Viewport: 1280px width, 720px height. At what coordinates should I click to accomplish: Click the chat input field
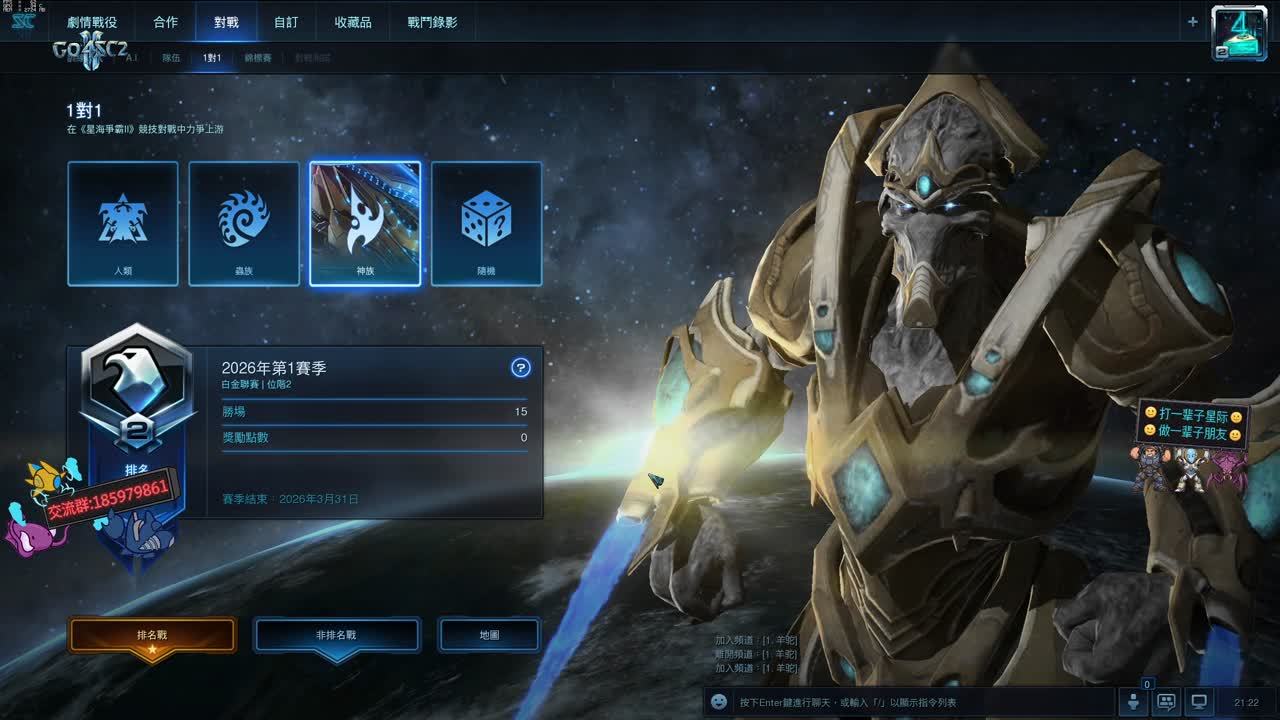coord(920,702)
